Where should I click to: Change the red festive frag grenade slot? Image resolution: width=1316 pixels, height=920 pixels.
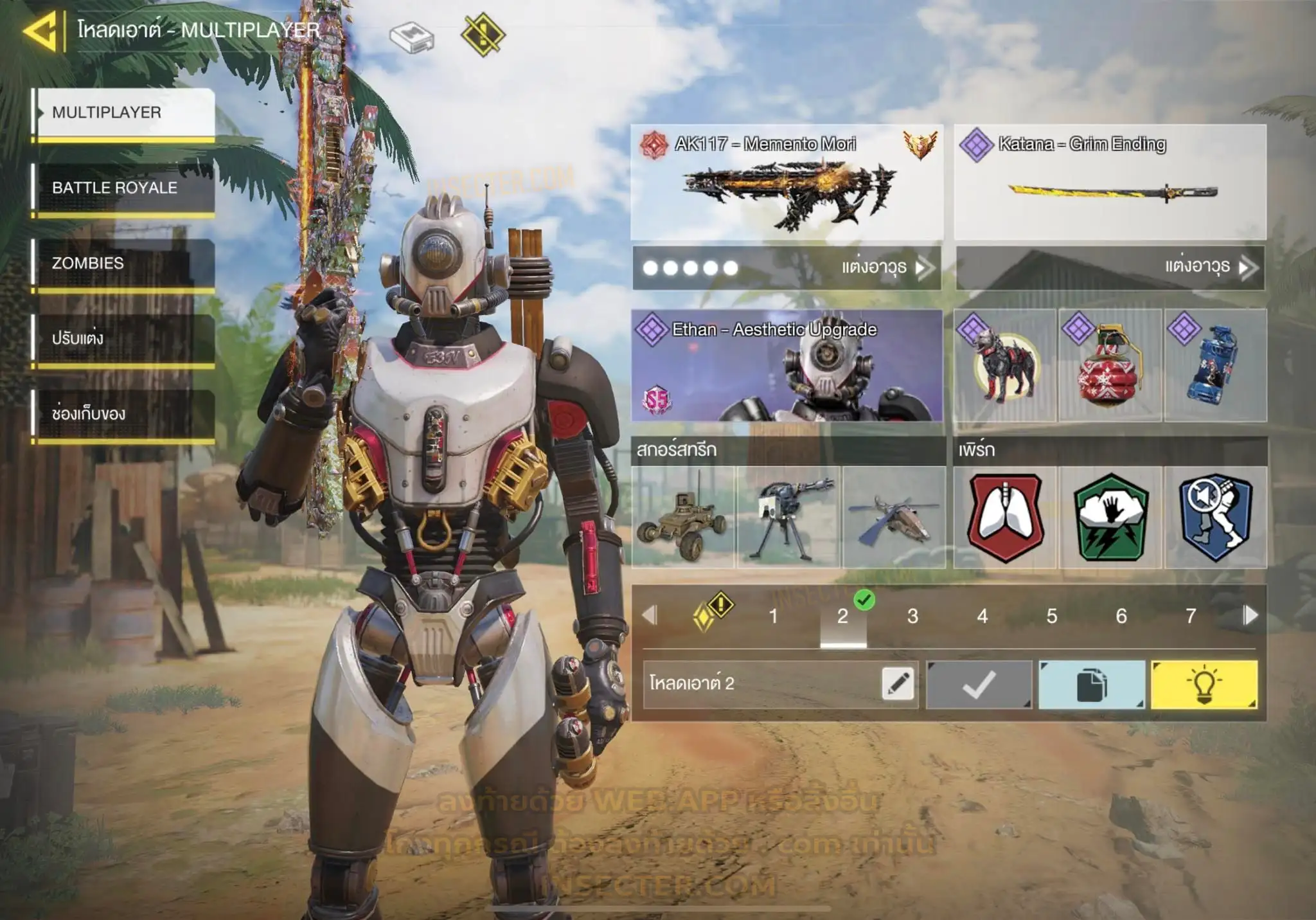tap(1110, 365)
